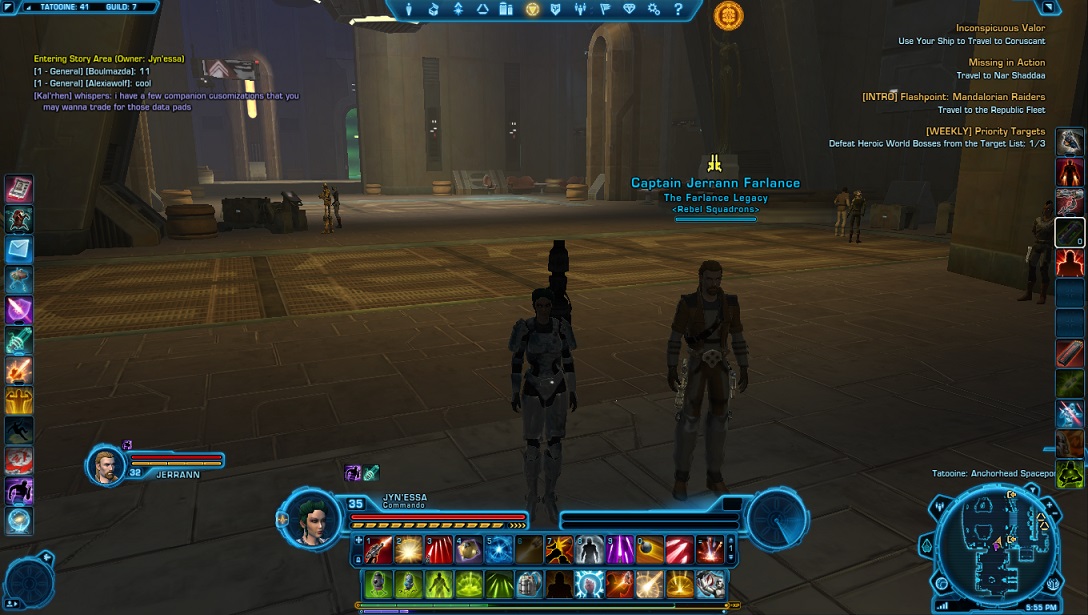Viewport: 1088px width, 615px height.
Task: Open Kal'hen's whisper in the chat
Action: tap(166, 96)
